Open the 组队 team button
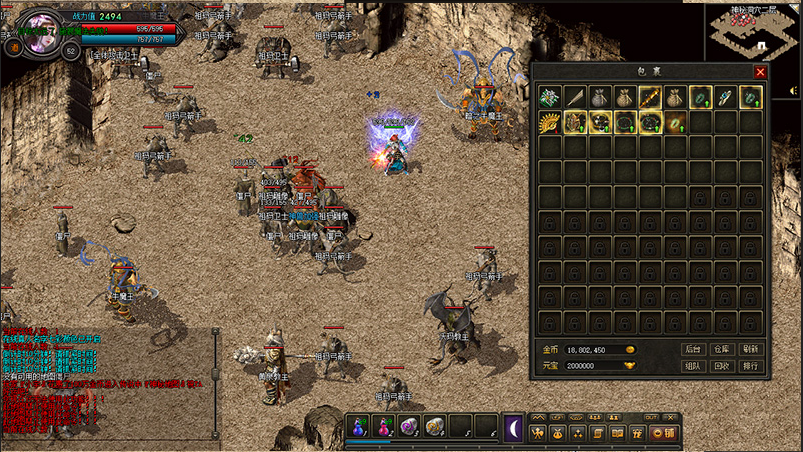This screenshot has height=452, width=803. pyautogui.click(x=693, y=366)
